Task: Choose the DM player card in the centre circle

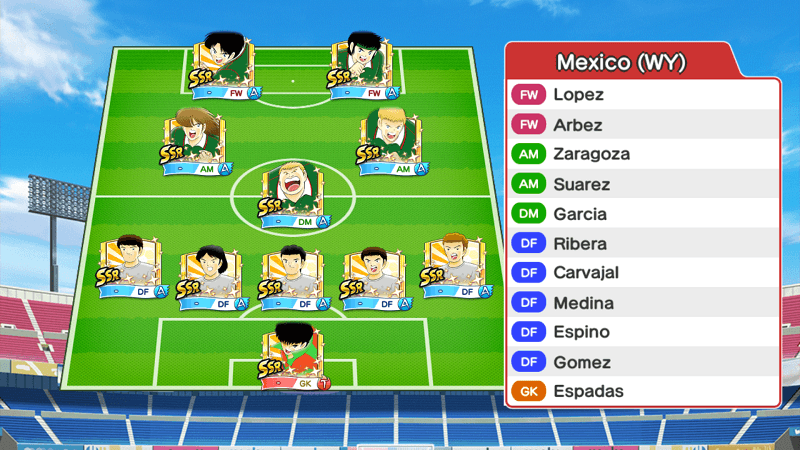Action: click(x=292, y=193)
